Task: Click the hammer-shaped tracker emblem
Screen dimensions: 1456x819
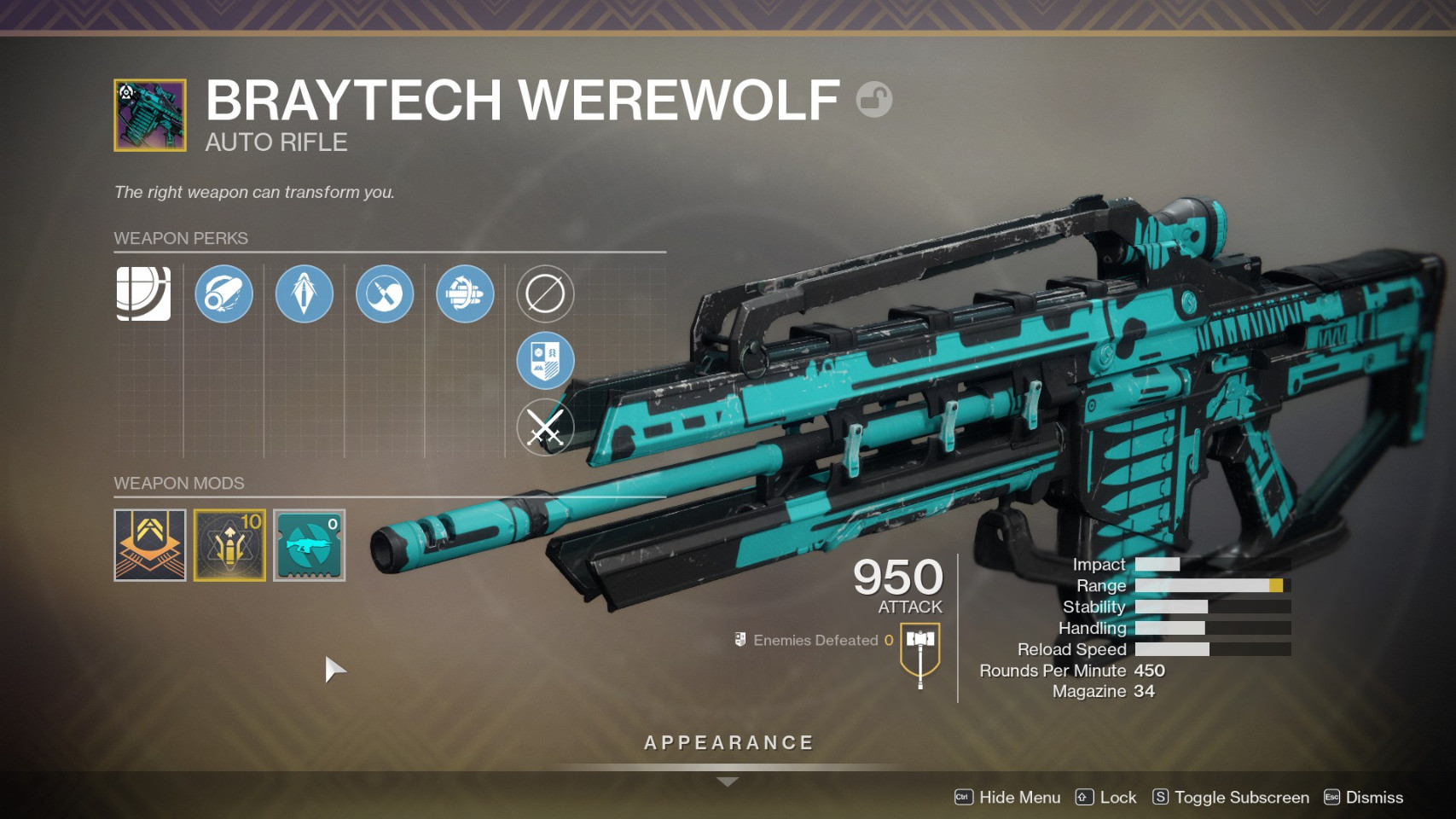Action: tap(919, 653)
